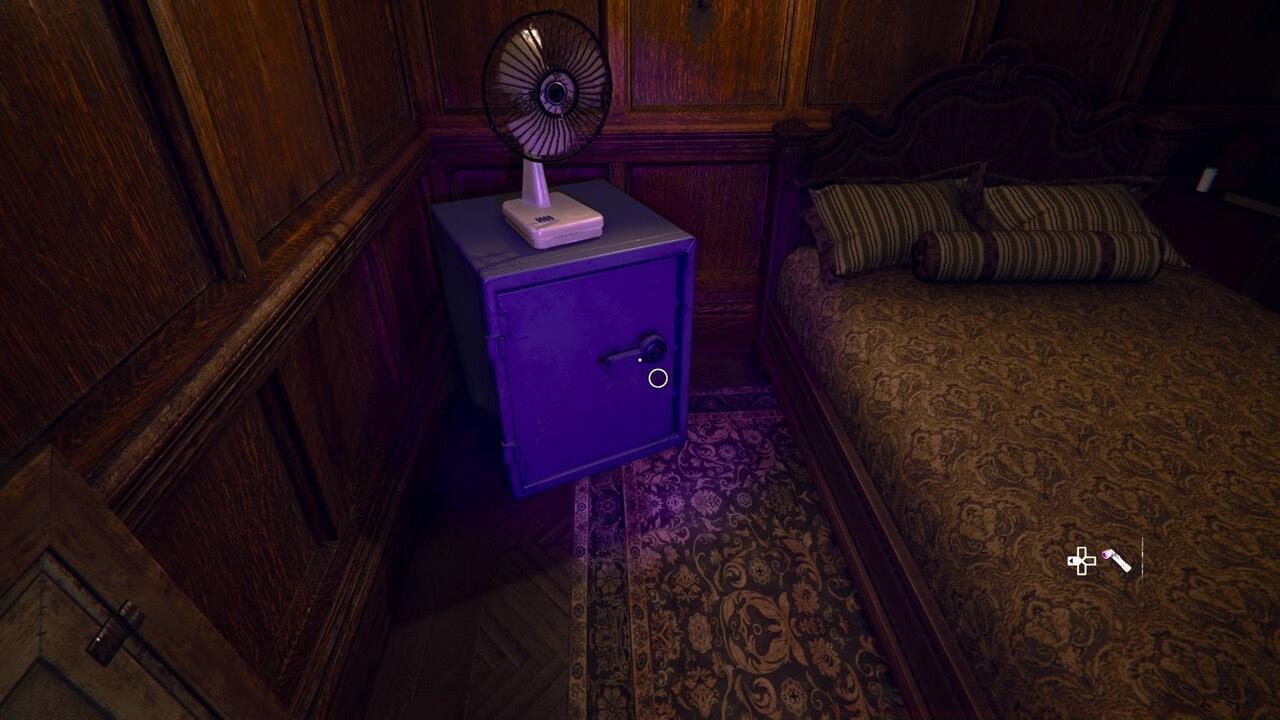Click the D-pad indicator icon

(x=1082, y=561)
